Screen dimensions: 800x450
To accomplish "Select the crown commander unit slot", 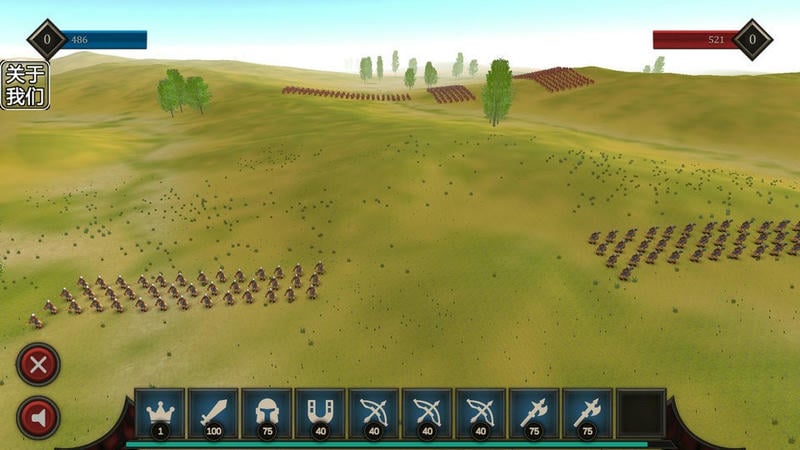I will coord(160,413).
